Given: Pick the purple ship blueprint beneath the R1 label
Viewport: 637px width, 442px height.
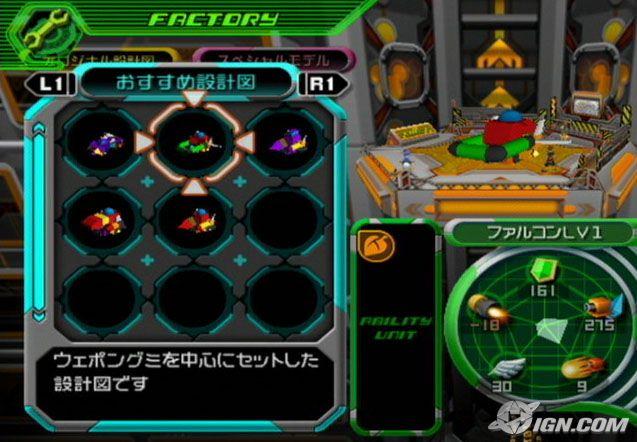Looking at the screenshot, I should [287, 145].
